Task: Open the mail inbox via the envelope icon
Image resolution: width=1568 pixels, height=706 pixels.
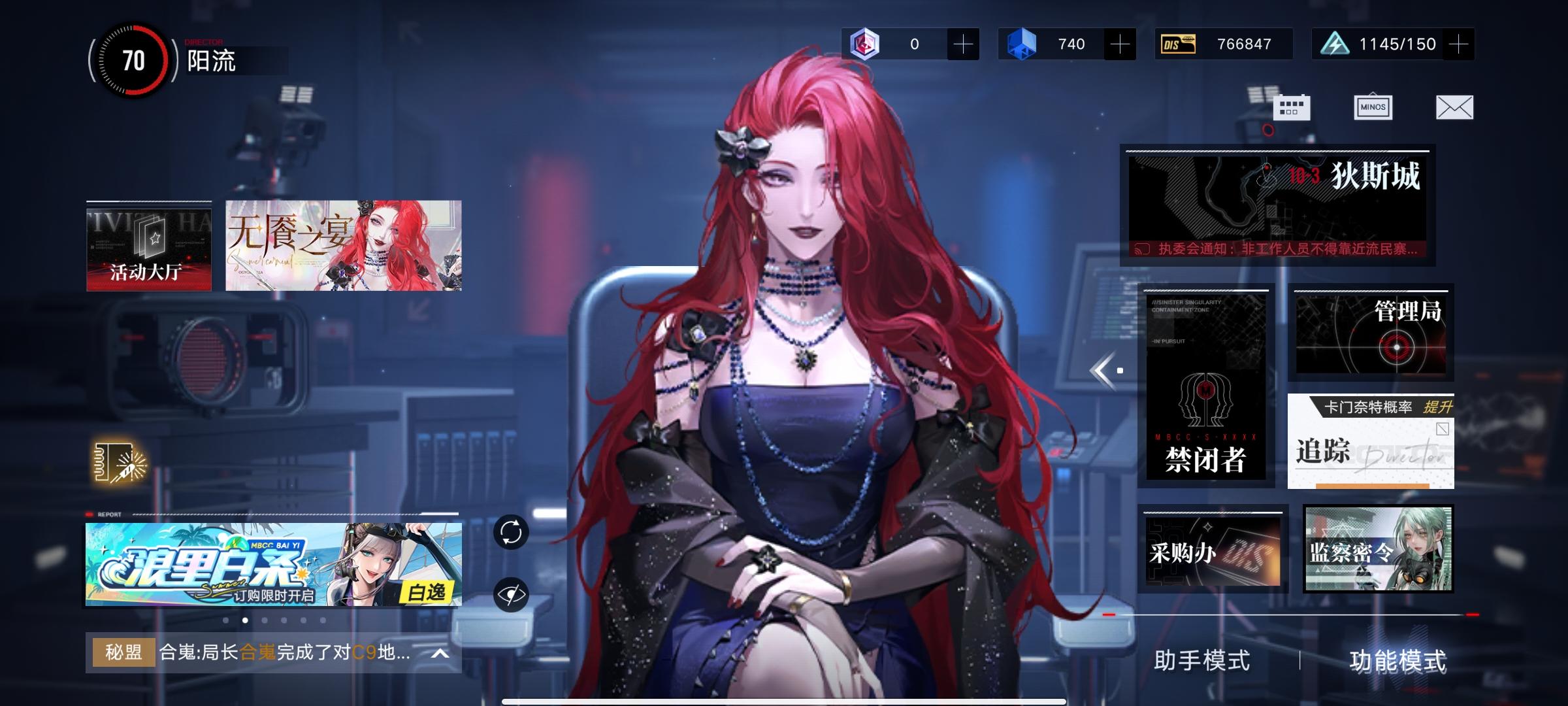Action: [1454, 107]
